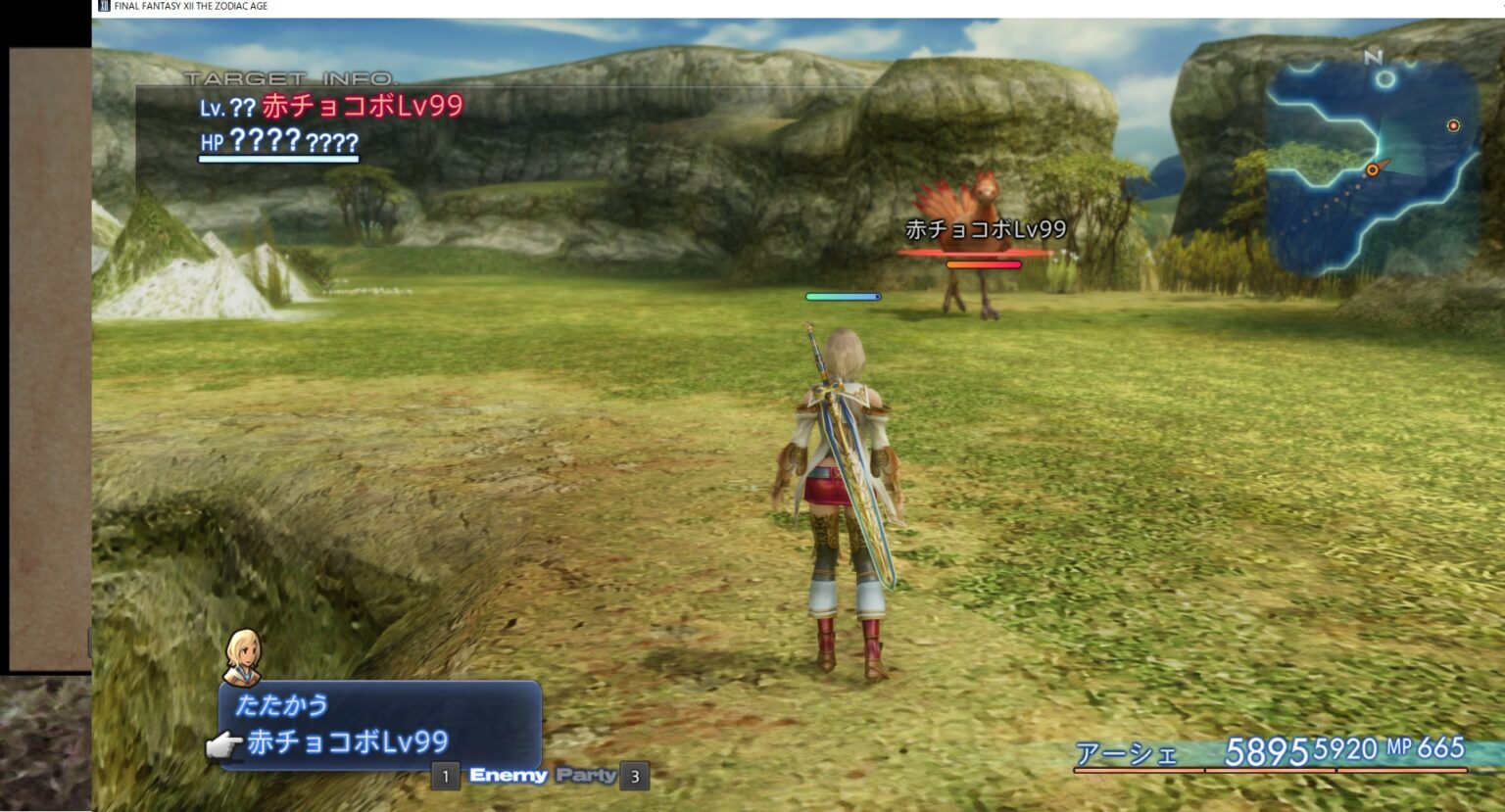Viewport: 1505px width, 812px height.
Task: Click the yellow destination dot on the minimap
Action: click(1451, 125)
